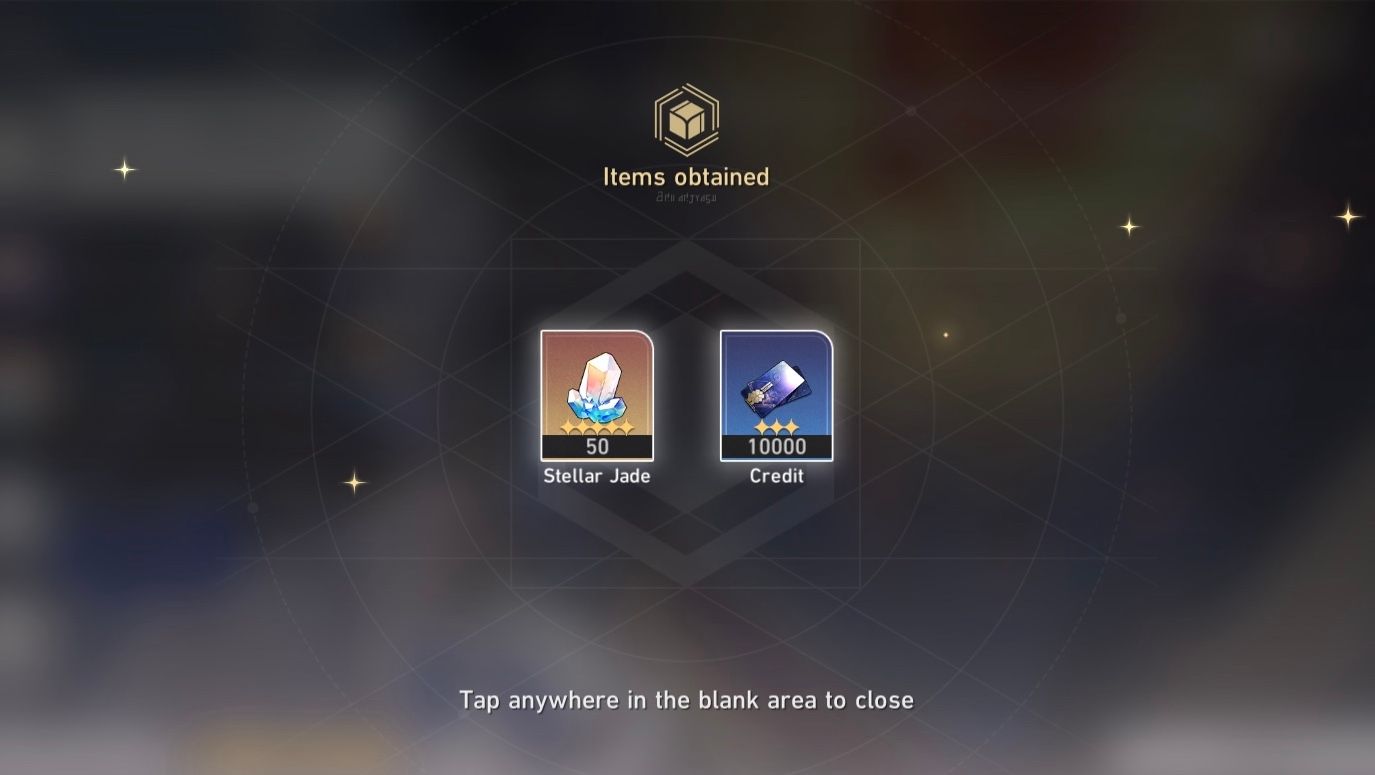1375x775 pixels.
Task: Click the three-star rating on Credit
Action: pos(776,428)
